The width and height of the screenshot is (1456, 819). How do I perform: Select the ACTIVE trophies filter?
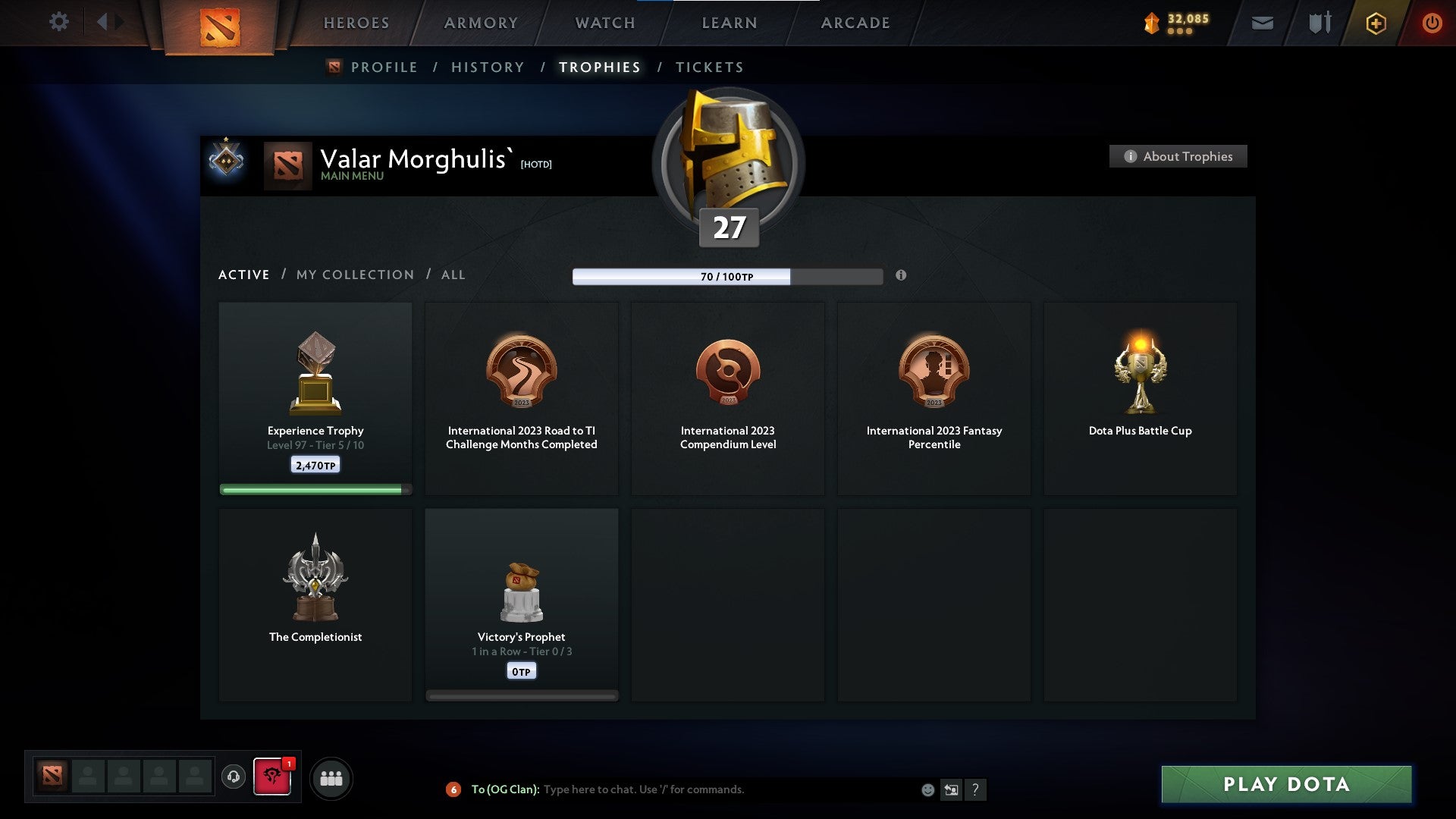(243, 275)
